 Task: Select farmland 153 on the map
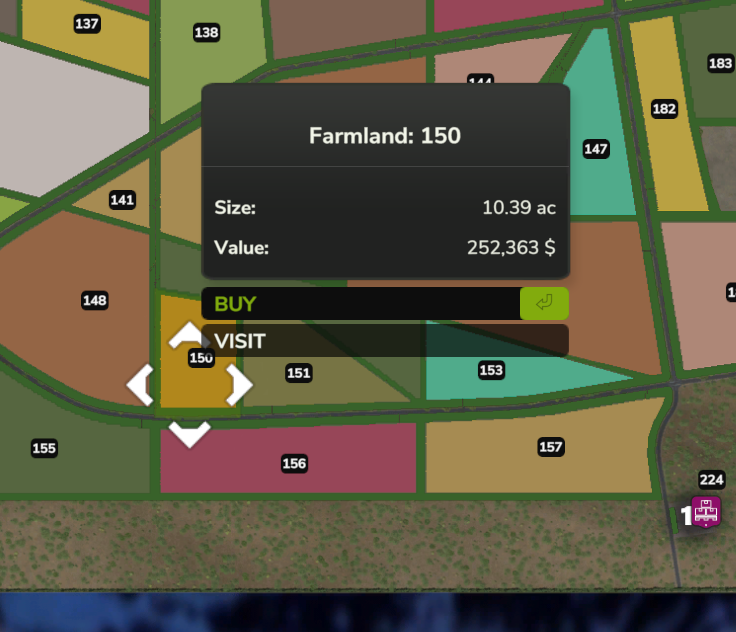(x=491, y=370)
